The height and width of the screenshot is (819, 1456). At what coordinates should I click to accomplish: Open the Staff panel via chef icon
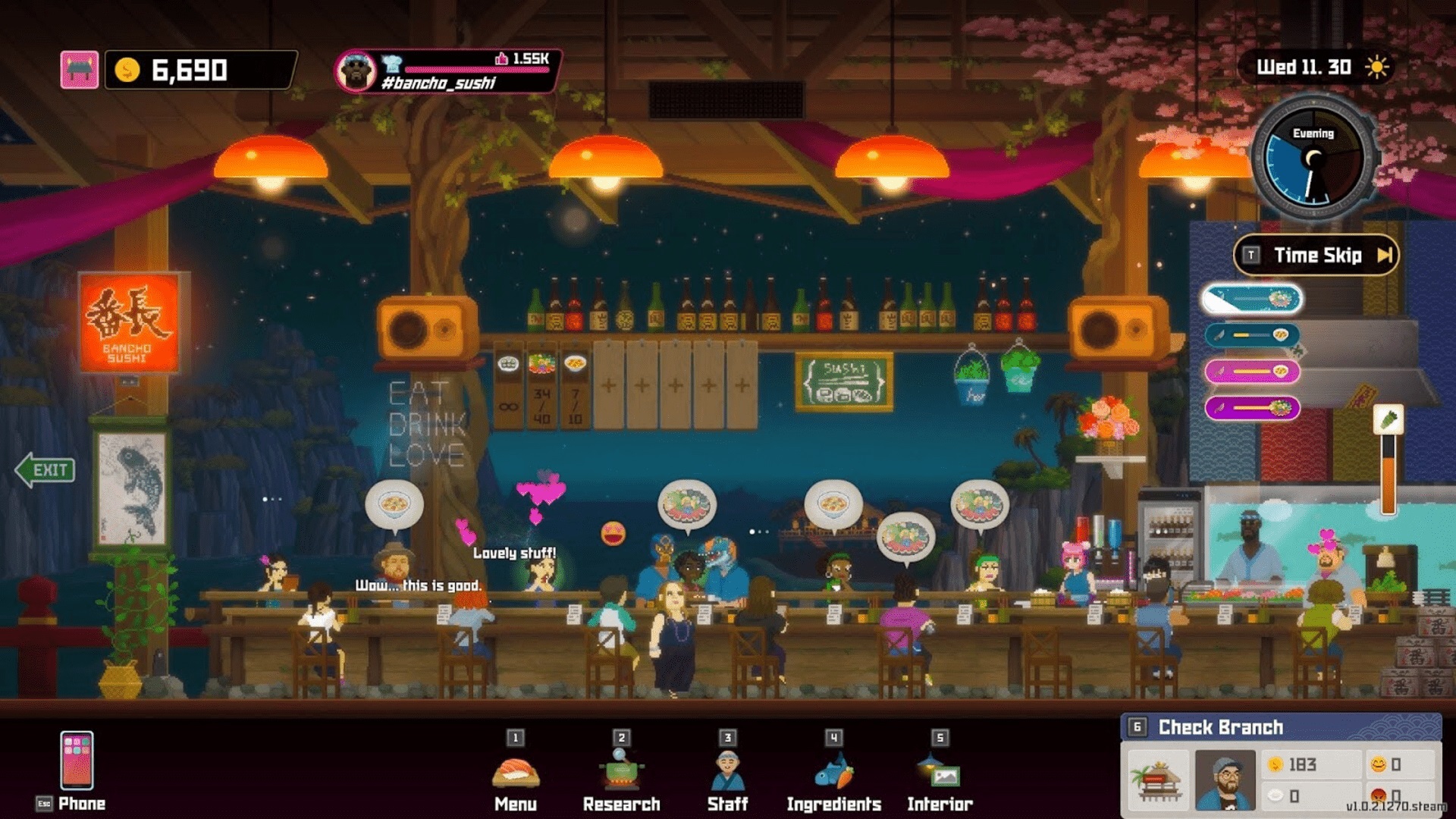728,773
